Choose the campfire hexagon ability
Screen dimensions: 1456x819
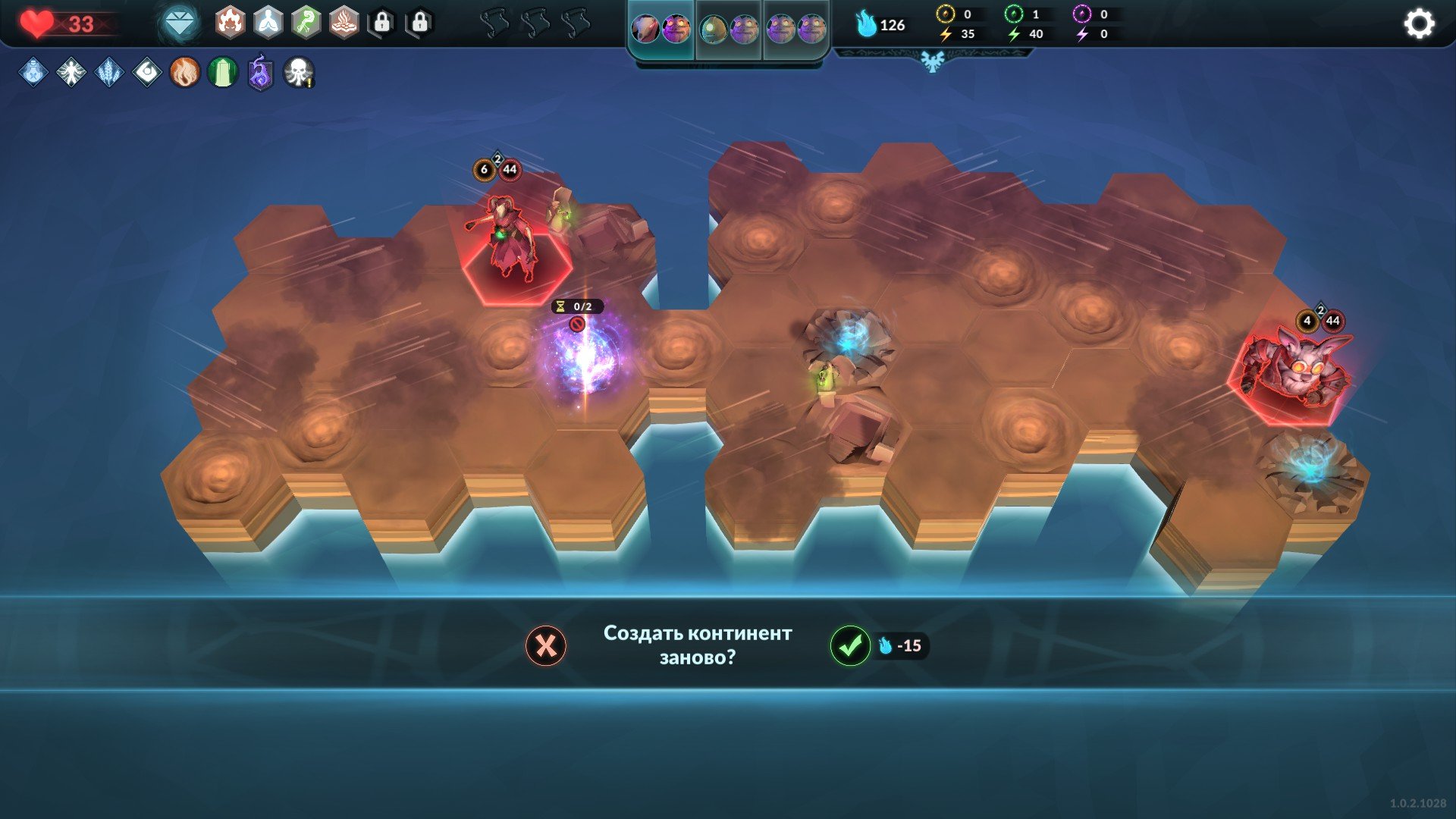[x=344, y=24]
